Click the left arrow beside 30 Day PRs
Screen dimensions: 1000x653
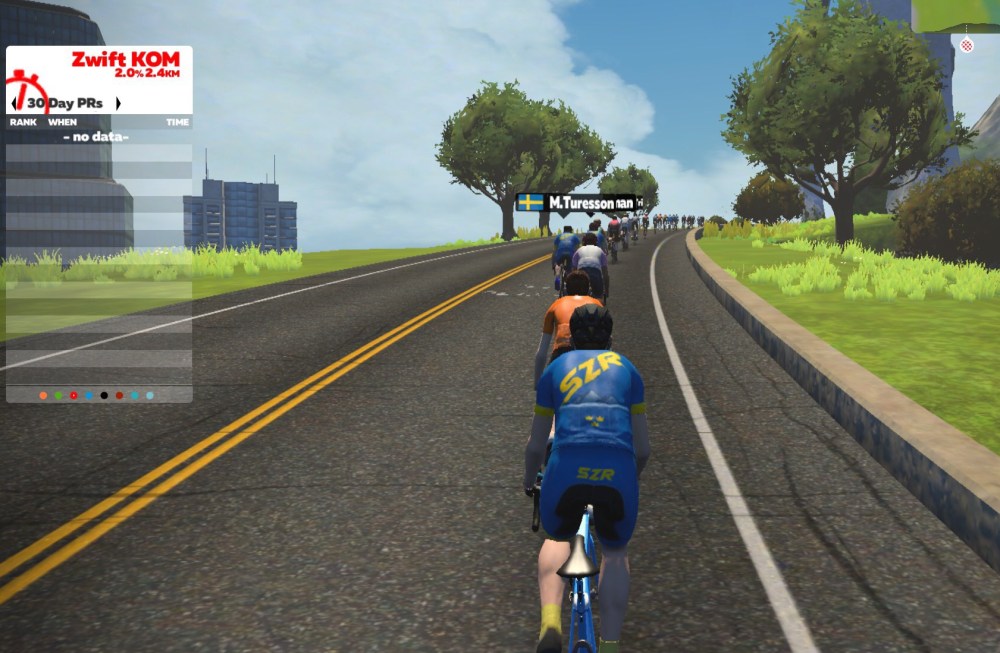click(14, 103)
